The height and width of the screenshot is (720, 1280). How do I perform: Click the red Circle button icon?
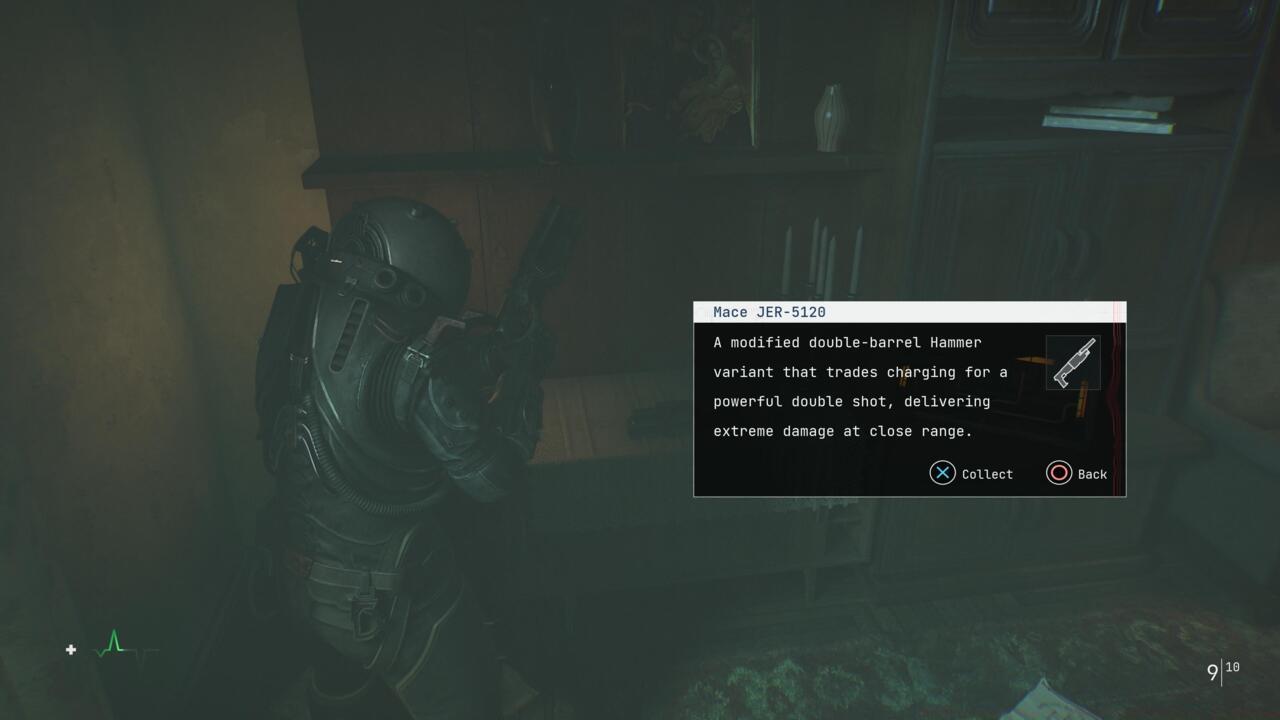point(1058,473)
